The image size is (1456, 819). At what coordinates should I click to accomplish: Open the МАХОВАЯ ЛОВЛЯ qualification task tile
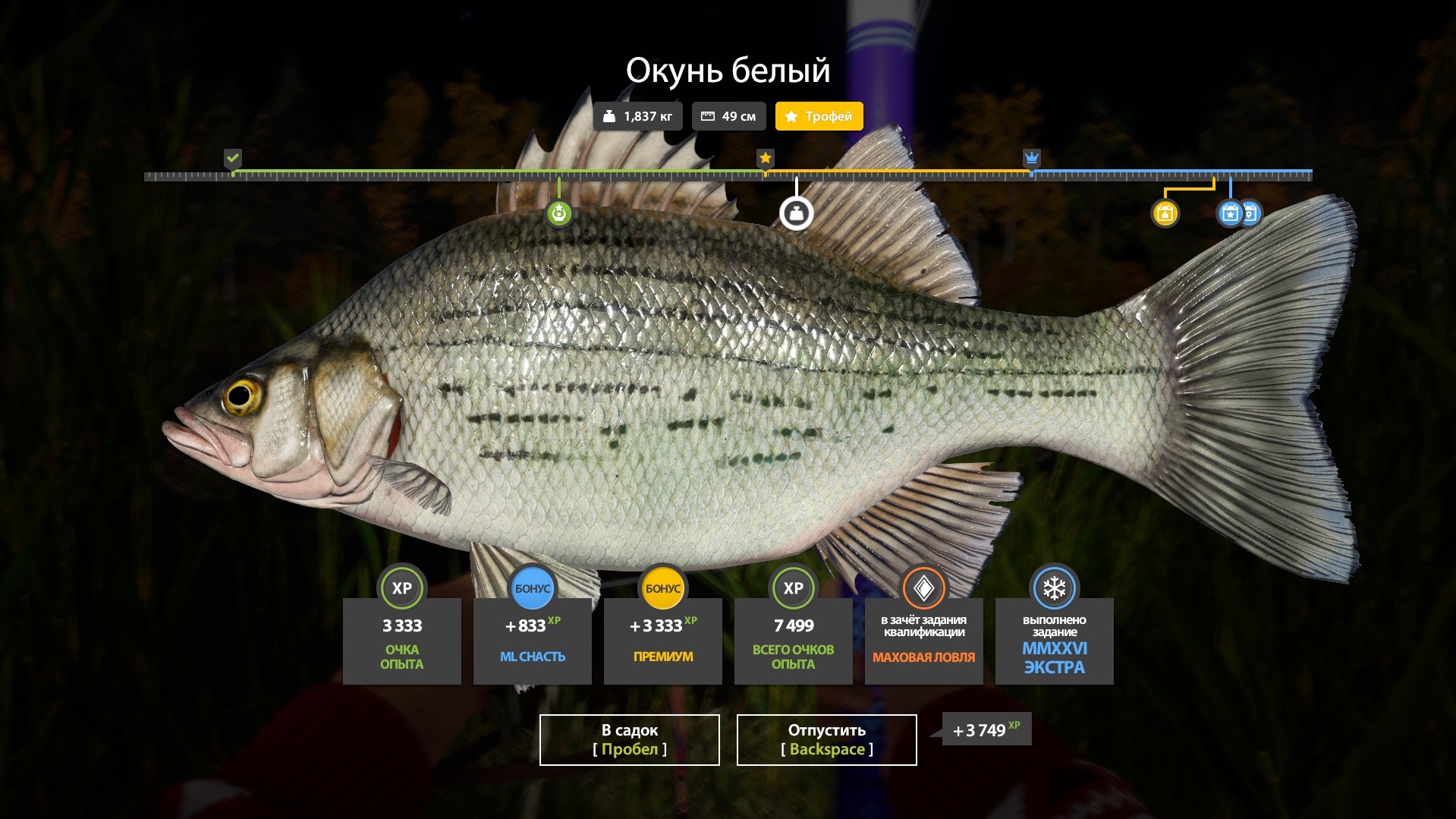coord(923,640)
